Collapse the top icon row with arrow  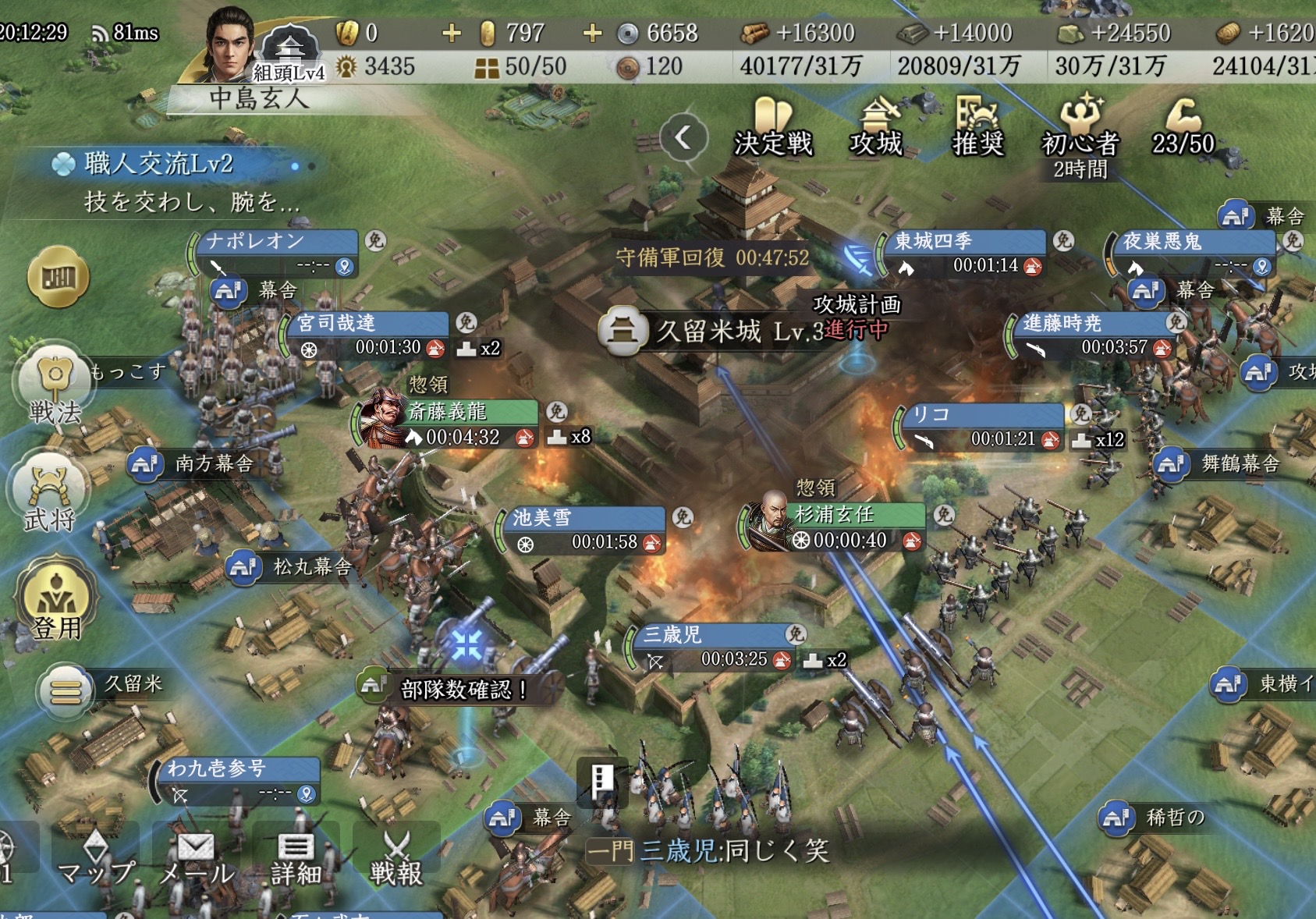point(683,138)
